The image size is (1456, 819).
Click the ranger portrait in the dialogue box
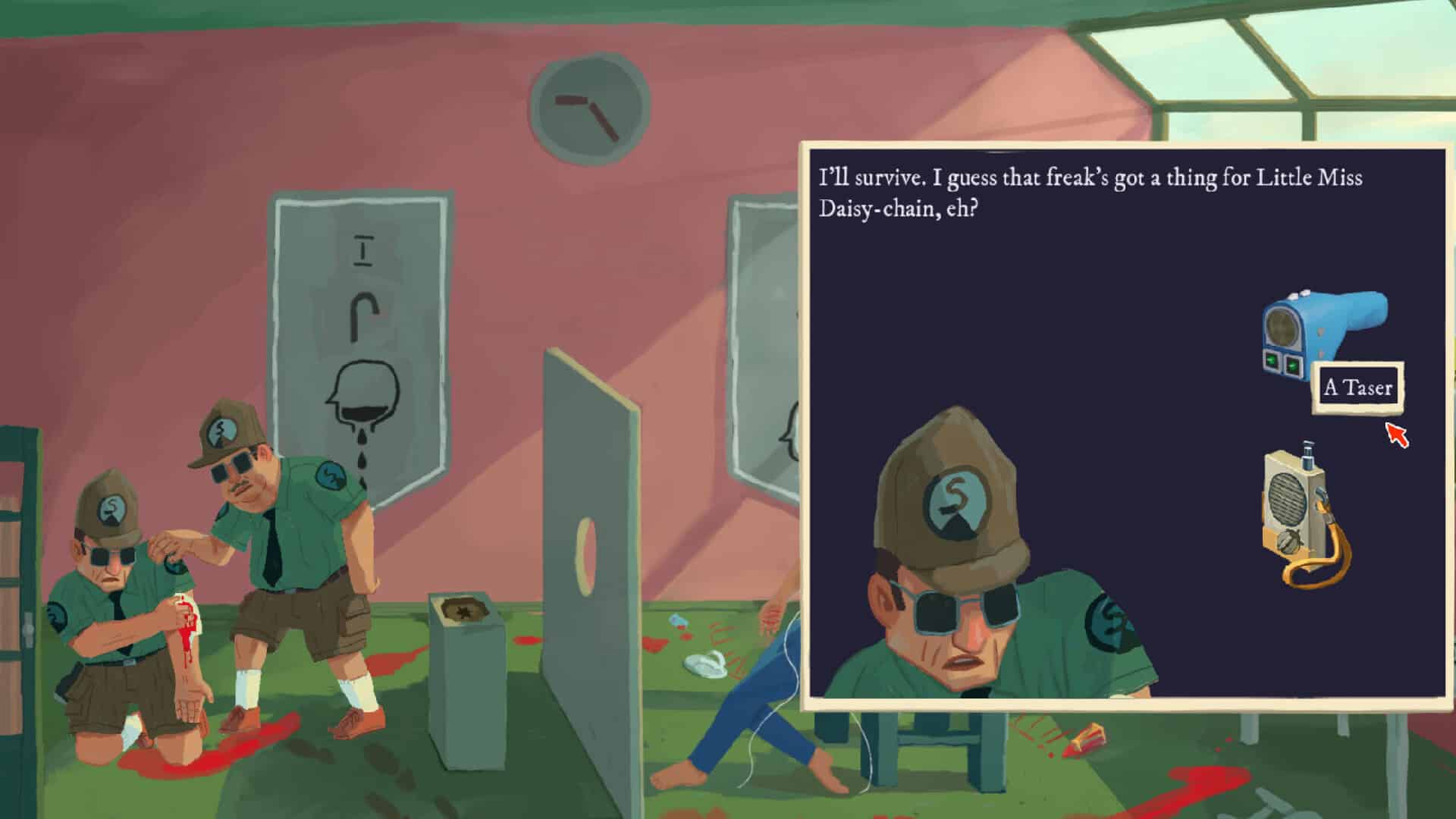pyautogui.click(x=963, y=607)
